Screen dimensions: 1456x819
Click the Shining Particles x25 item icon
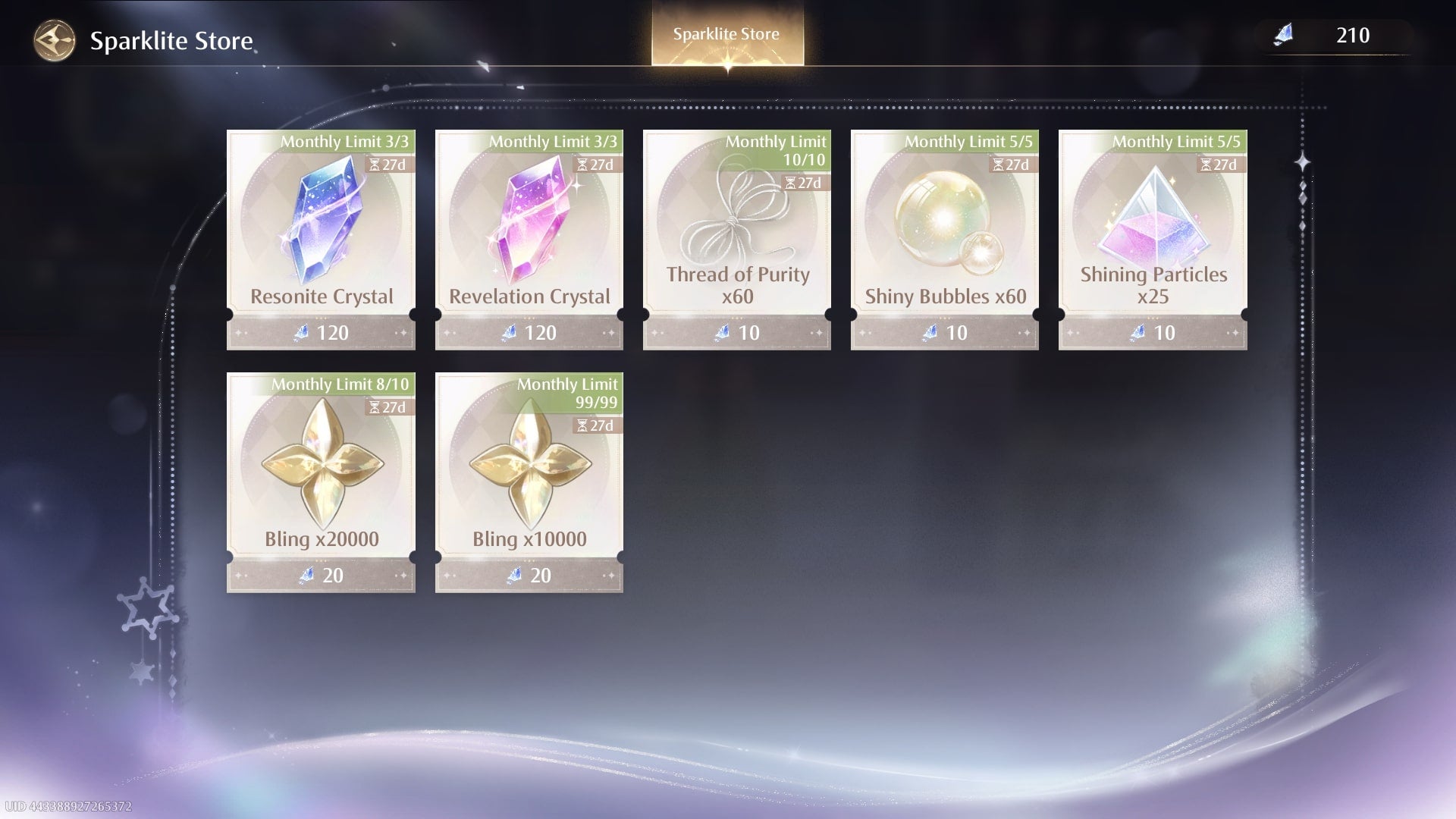click(1152, 220)
